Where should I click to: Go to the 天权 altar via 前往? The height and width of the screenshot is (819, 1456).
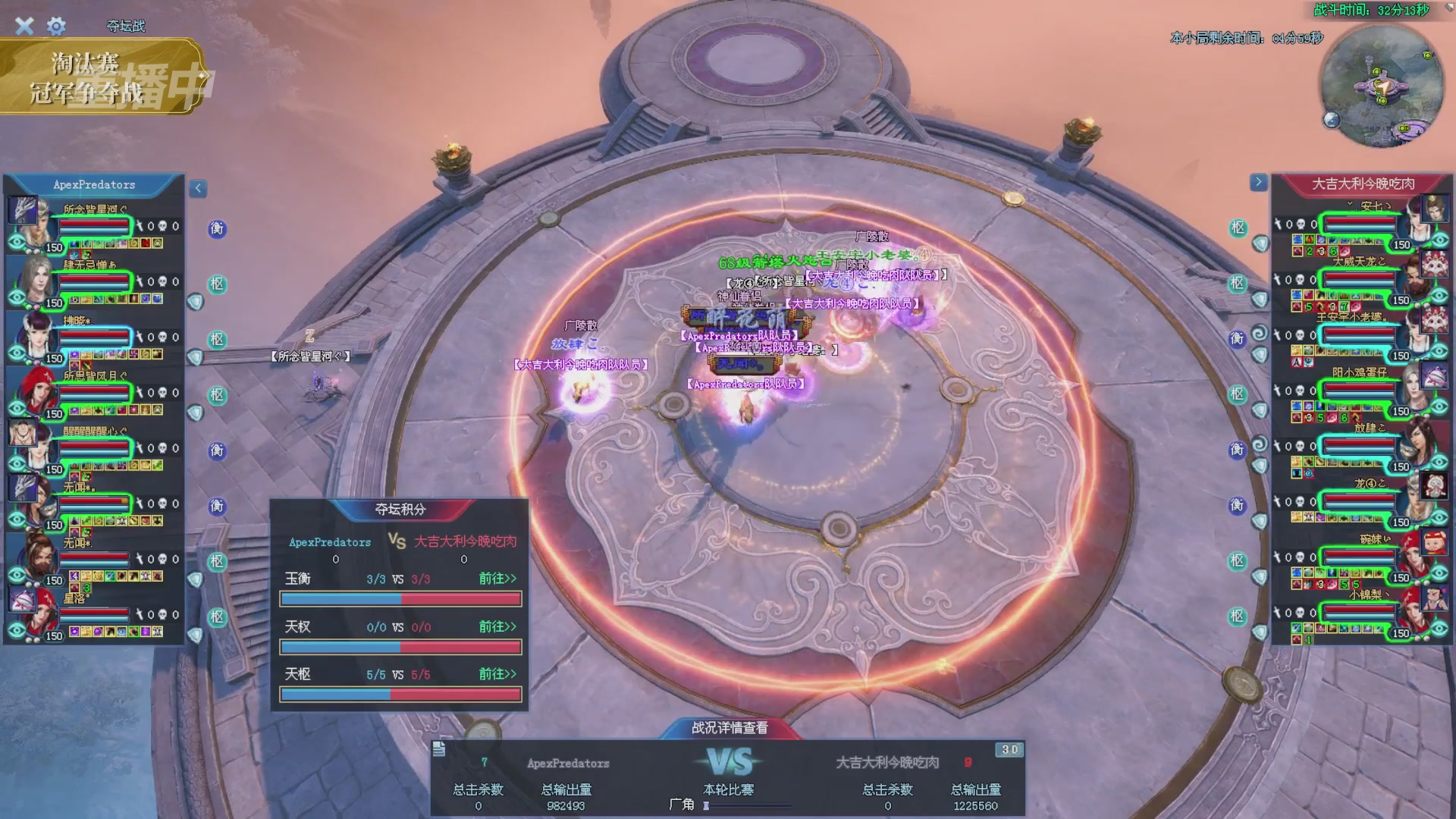tap(497, 626)
